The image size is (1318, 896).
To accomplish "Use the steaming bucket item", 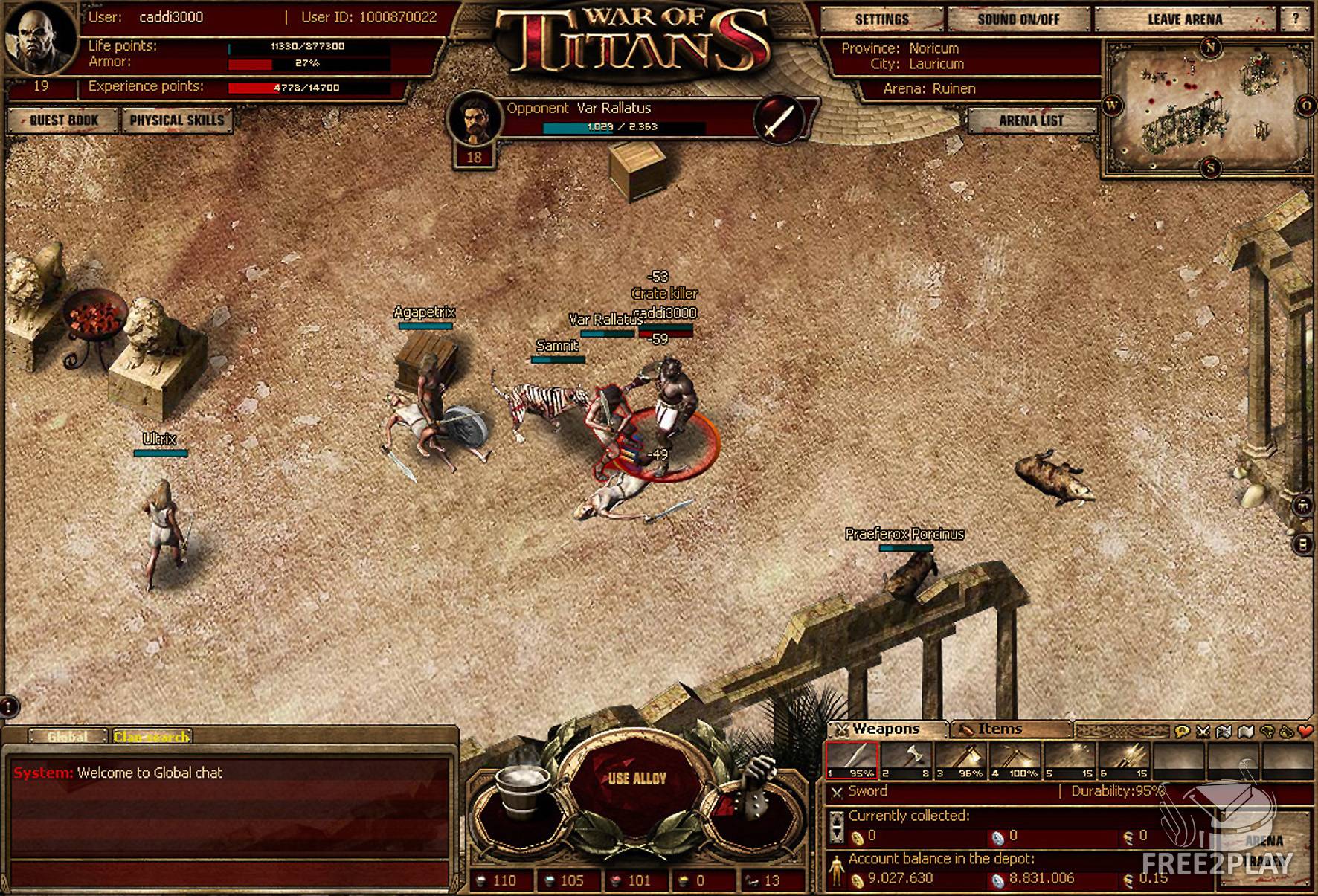I will coord(524,787).
